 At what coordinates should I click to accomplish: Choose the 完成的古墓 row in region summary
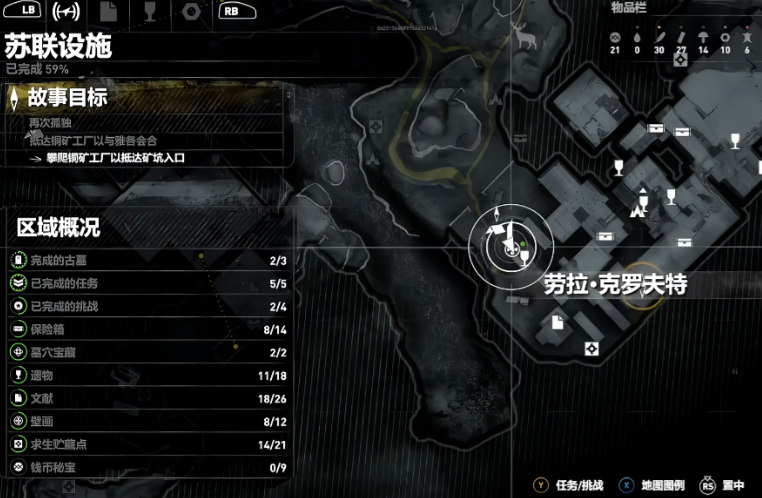coord(152,261)
